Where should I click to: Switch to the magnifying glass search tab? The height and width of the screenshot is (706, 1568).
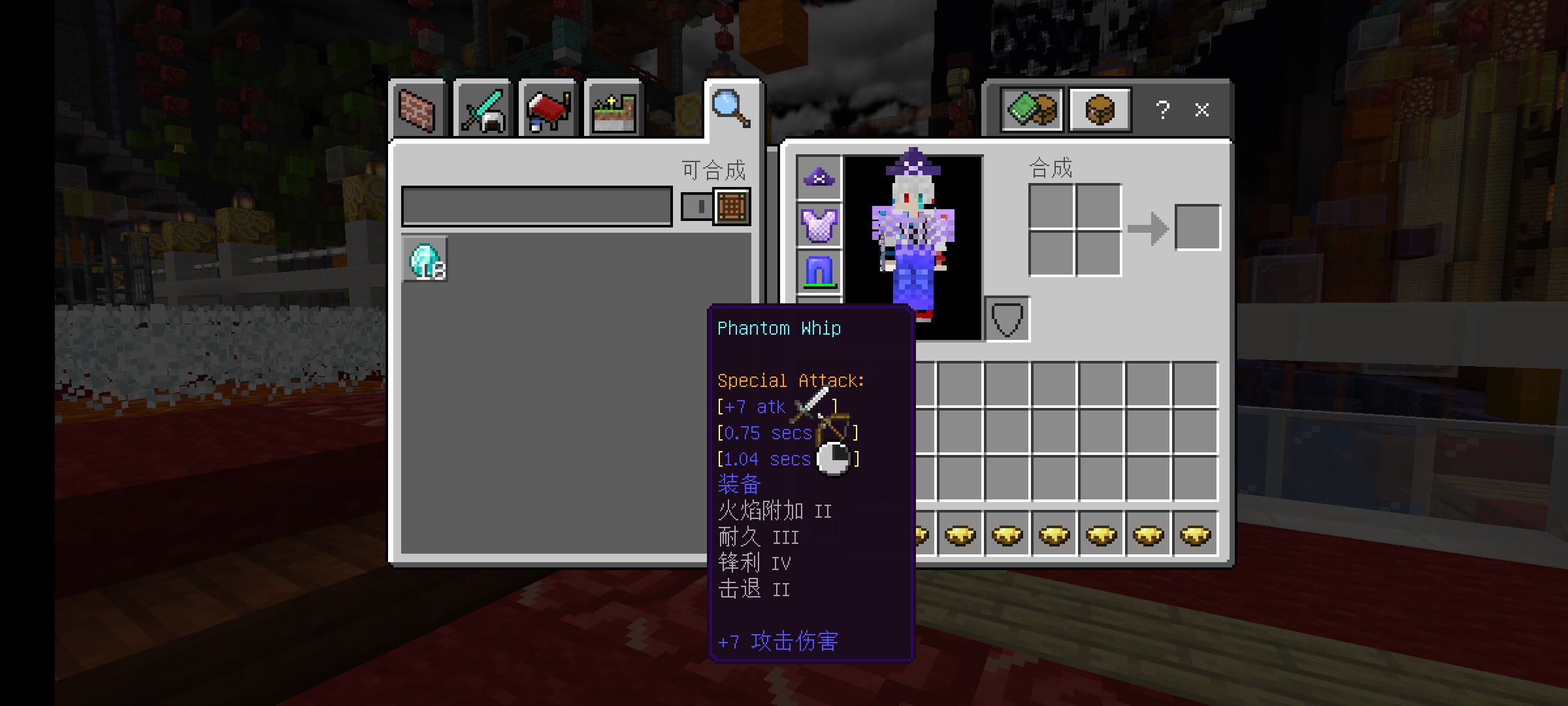(x=730, y=109)
